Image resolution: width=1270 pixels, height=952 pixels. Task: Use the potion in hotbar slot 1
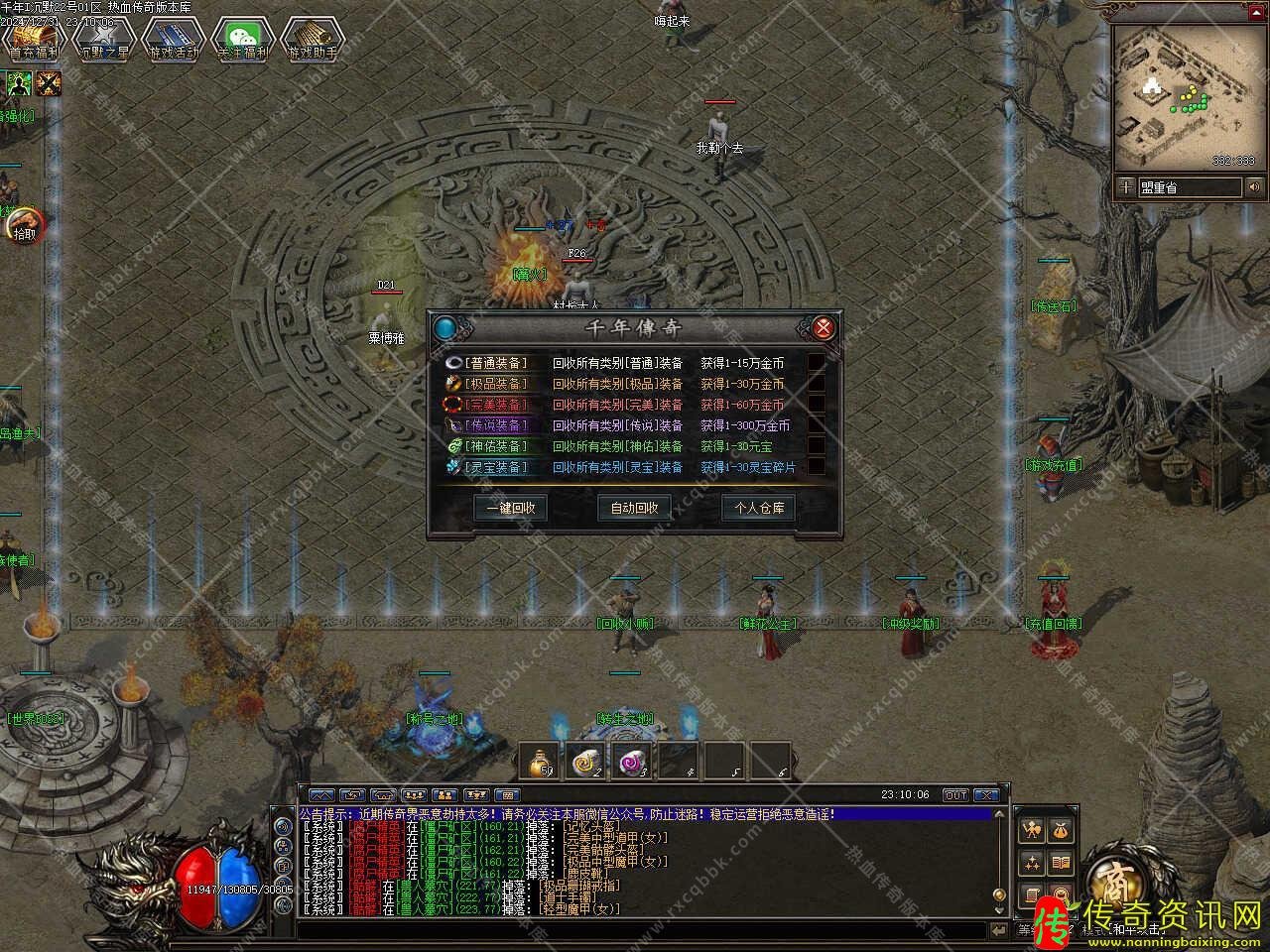tap(541, 761)
